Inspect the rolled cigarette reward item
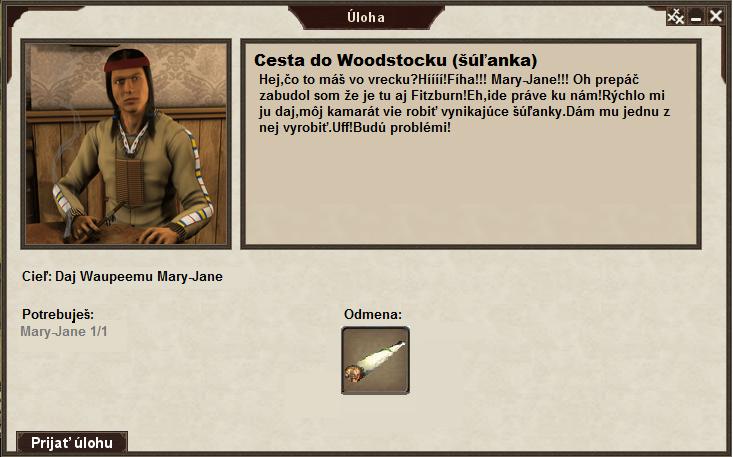 375,360
